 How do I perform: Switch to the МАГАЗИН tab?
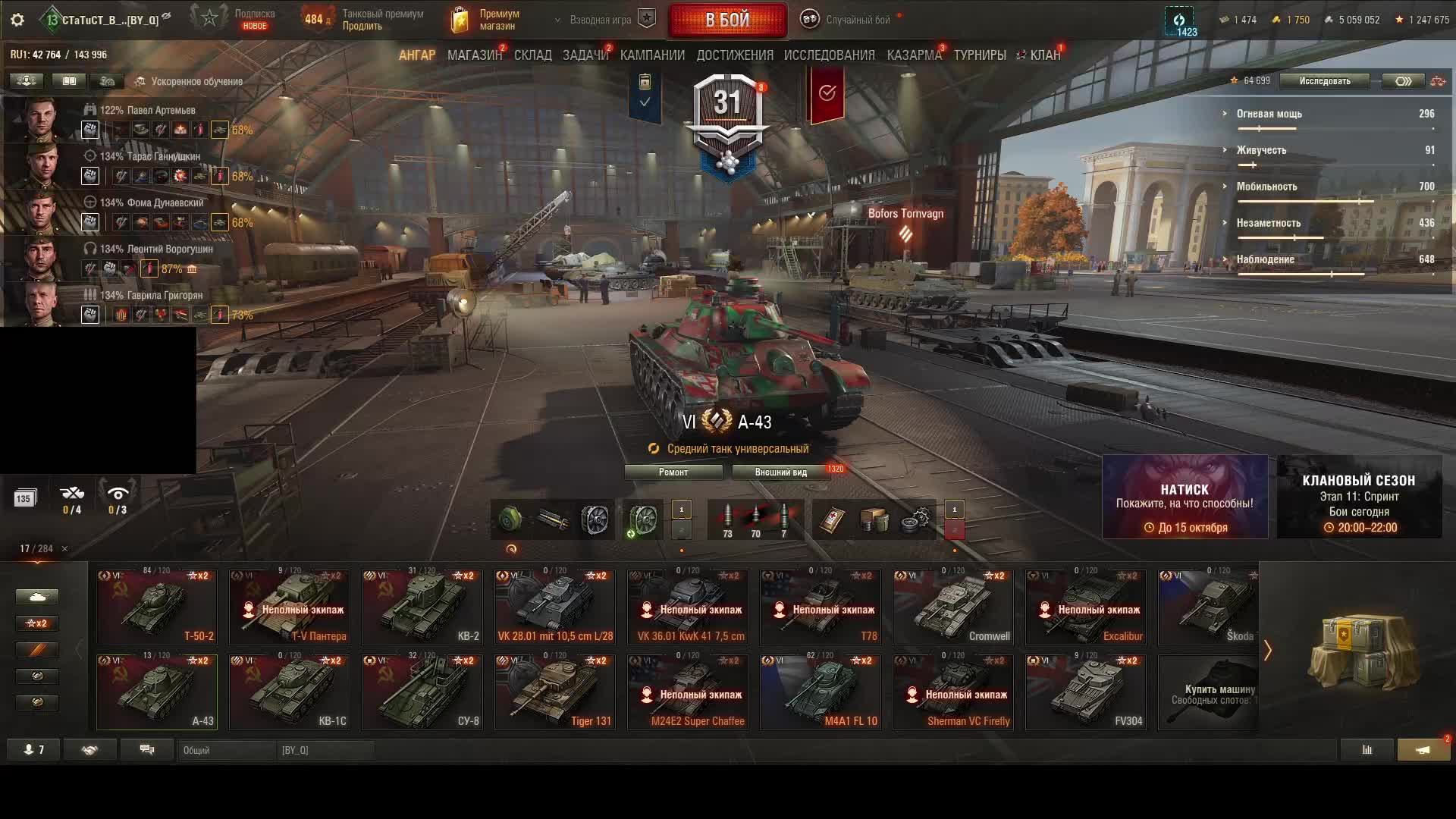pyautogui.click(x=474, y=55)
